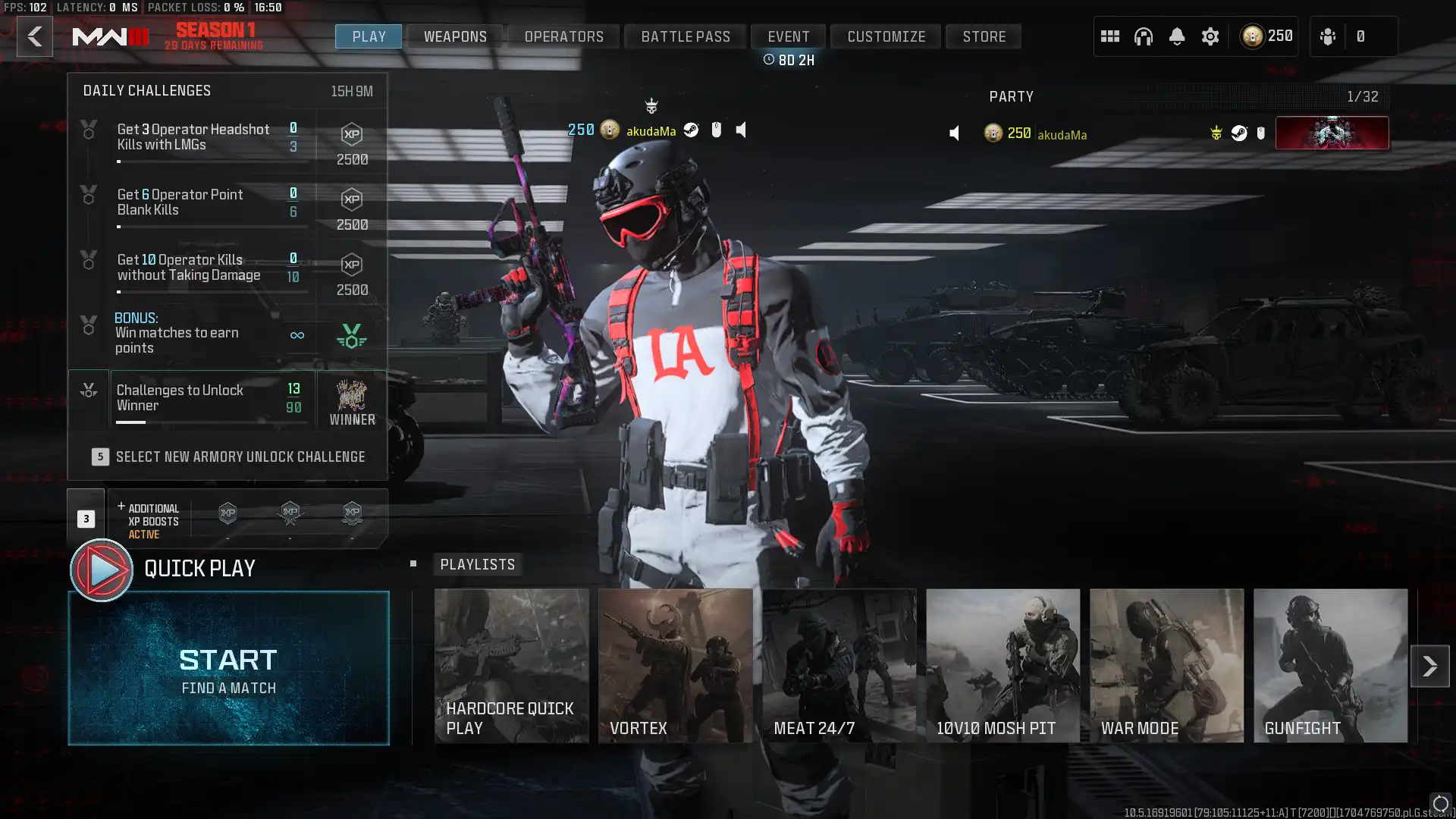Screen dimensions: 1456x819
Task: Switch to the Customize tab
Action: tap(886, 36)
